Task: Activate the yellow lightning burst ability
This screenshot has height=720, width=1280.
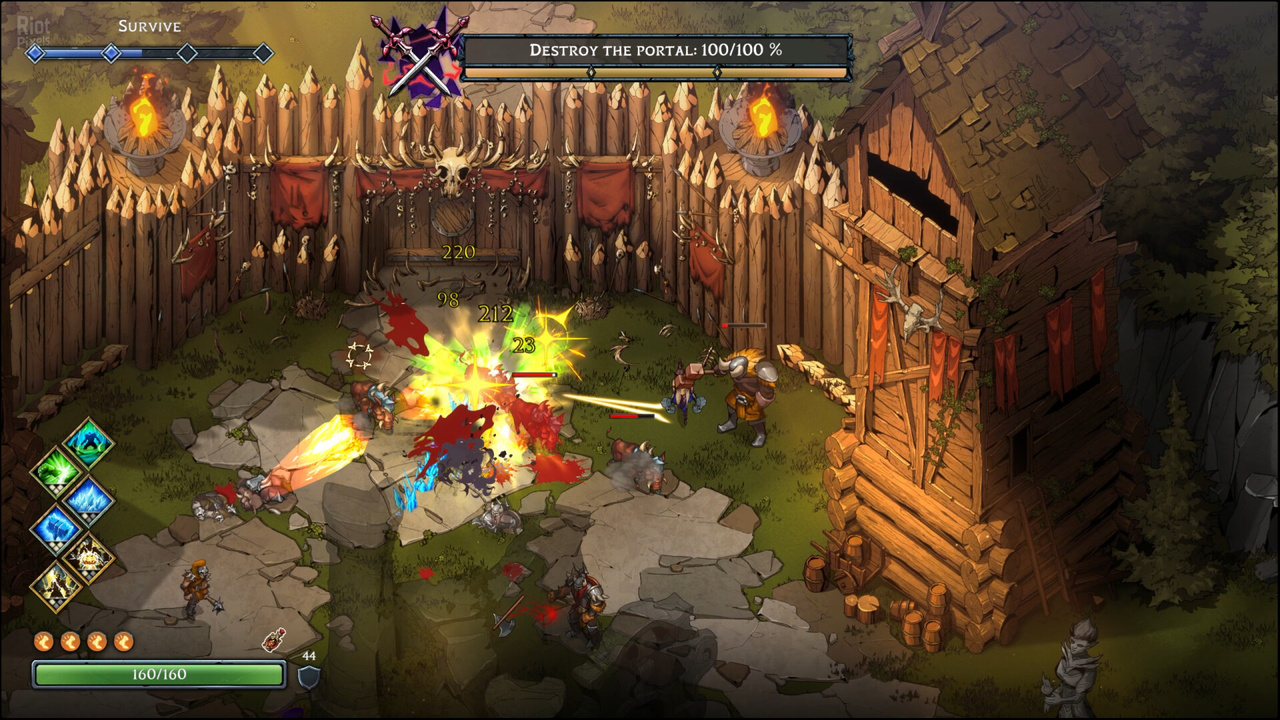Action: coord(89,557)
